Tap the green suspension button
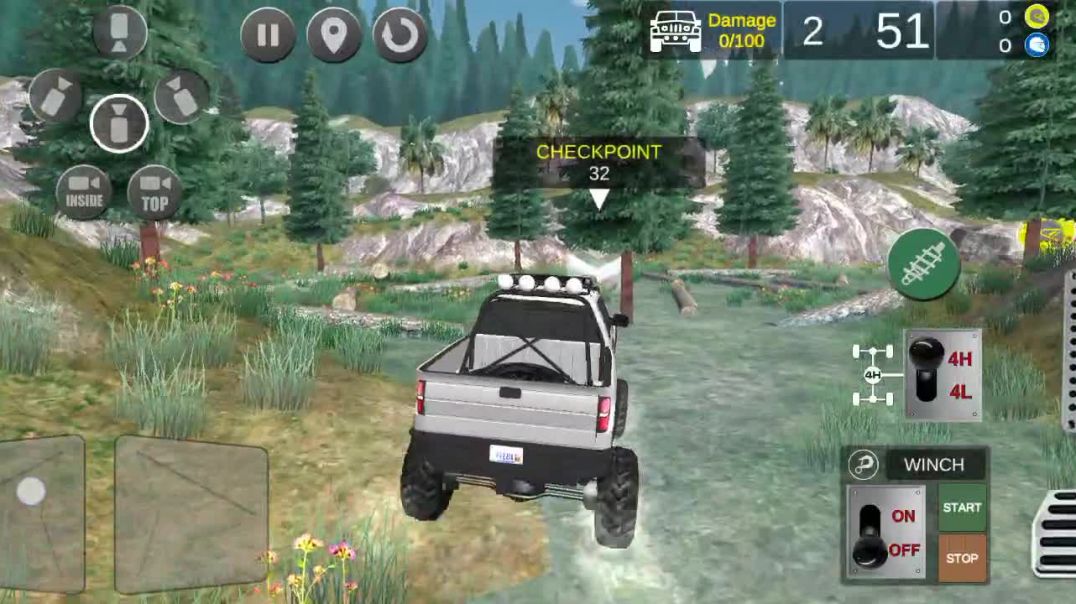Viewport: 1076px width, 604px height. coord(923,264)
